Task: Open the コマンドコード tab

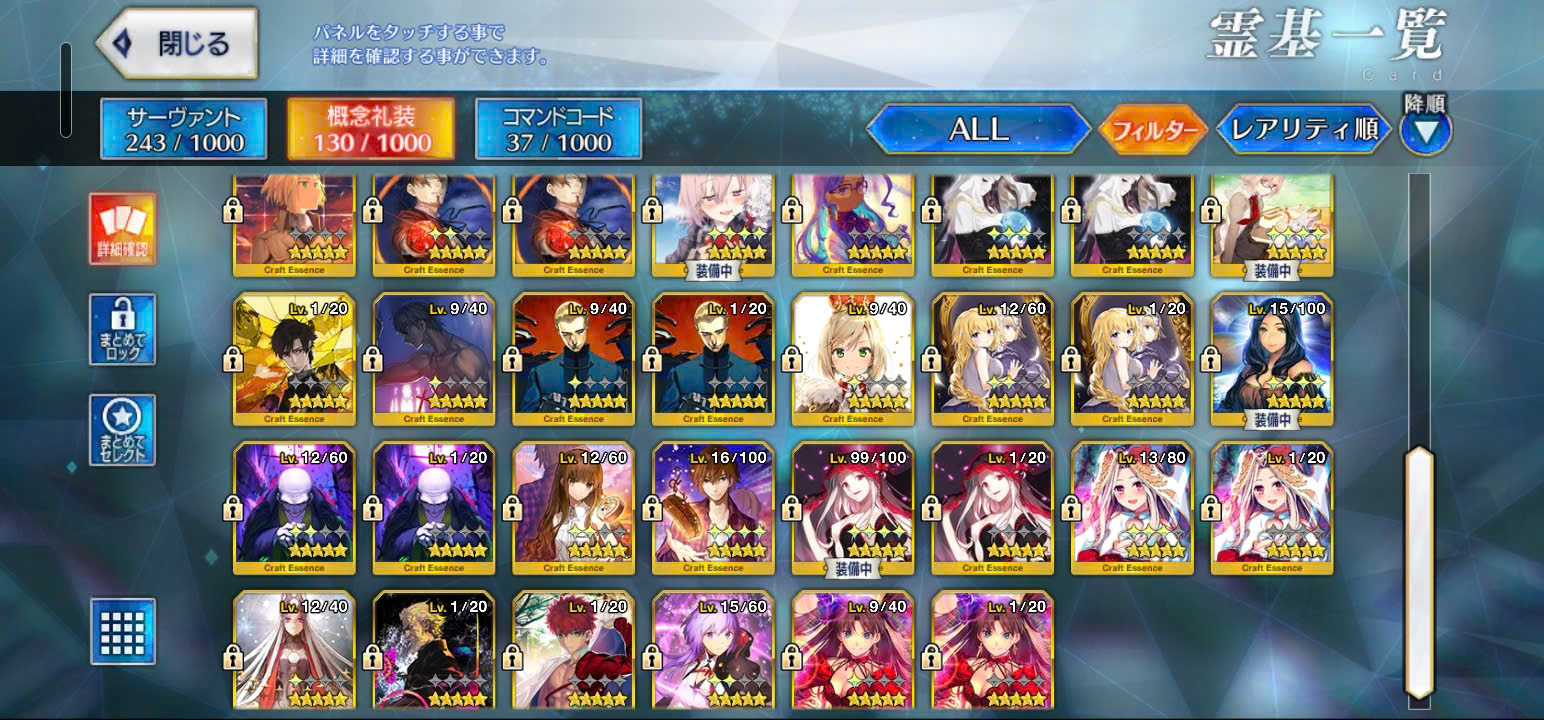Action: point(558,129)
